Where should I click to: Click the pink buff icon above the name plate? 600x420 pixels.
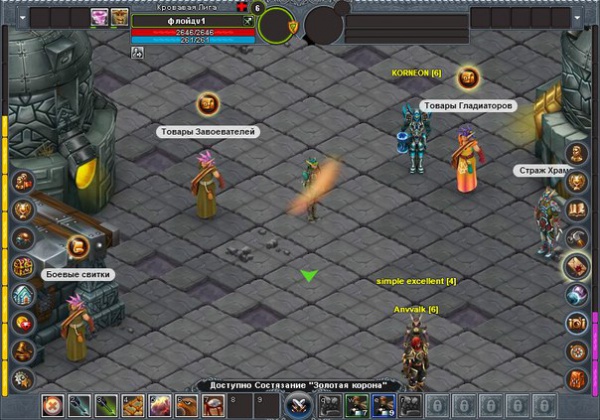point(100,16)
